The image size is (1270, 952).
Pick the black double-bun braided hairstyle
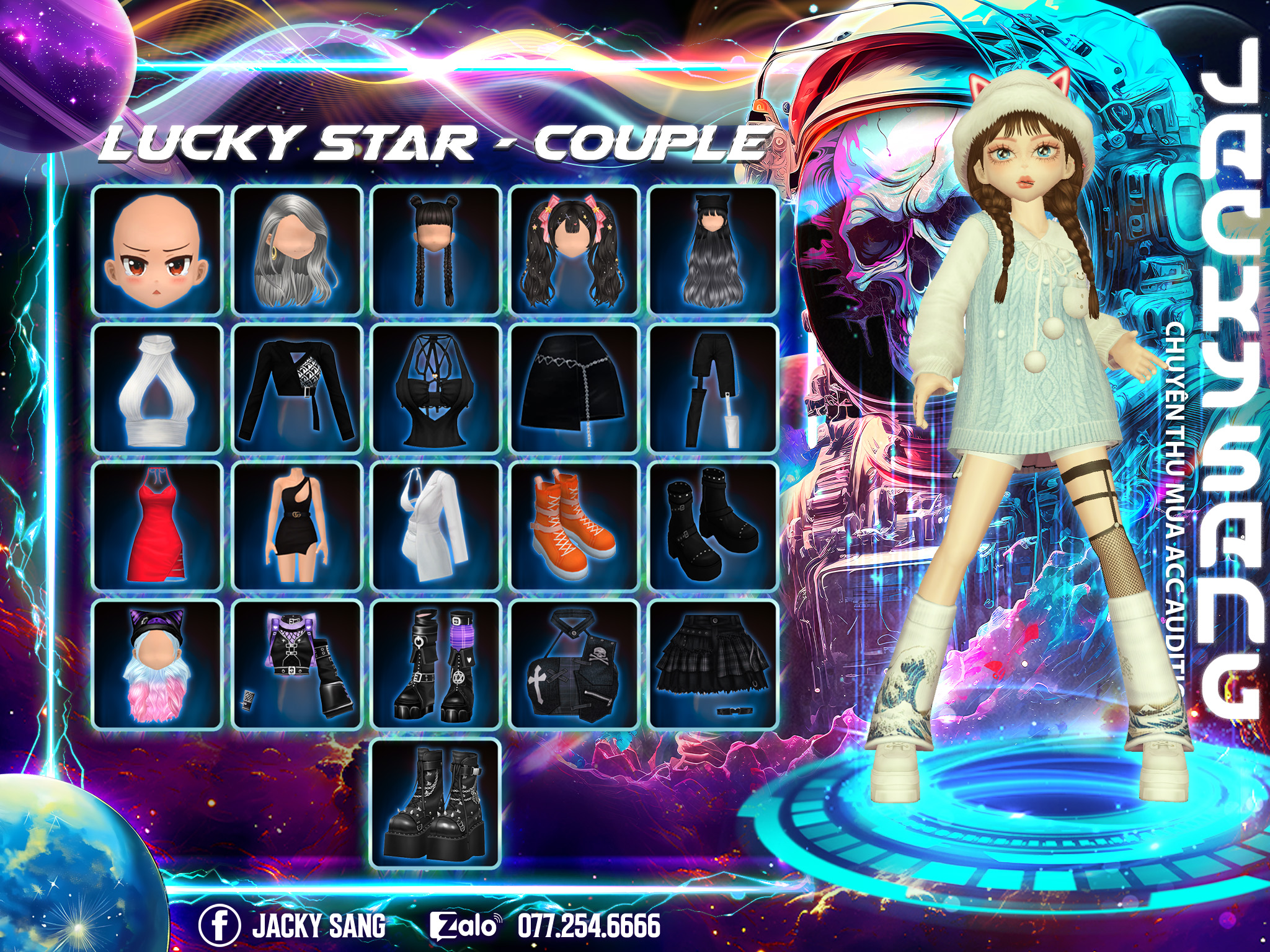(435, 250)
